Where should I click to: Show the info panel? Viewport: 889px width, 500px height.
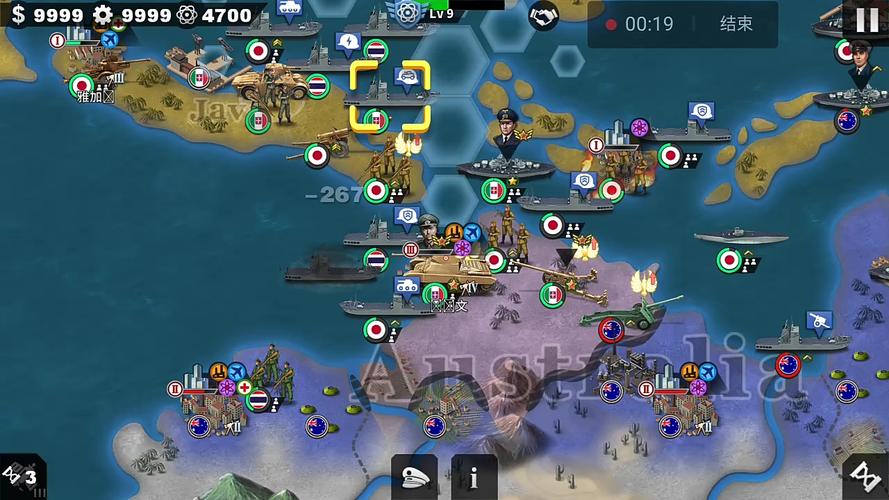tap(474, 477)
